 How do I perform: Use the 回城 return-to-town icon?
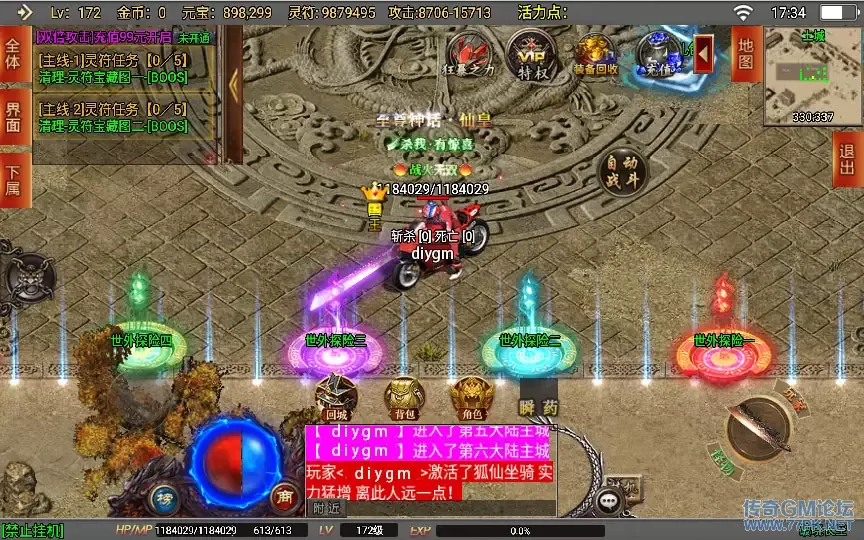tap(336, 397)
